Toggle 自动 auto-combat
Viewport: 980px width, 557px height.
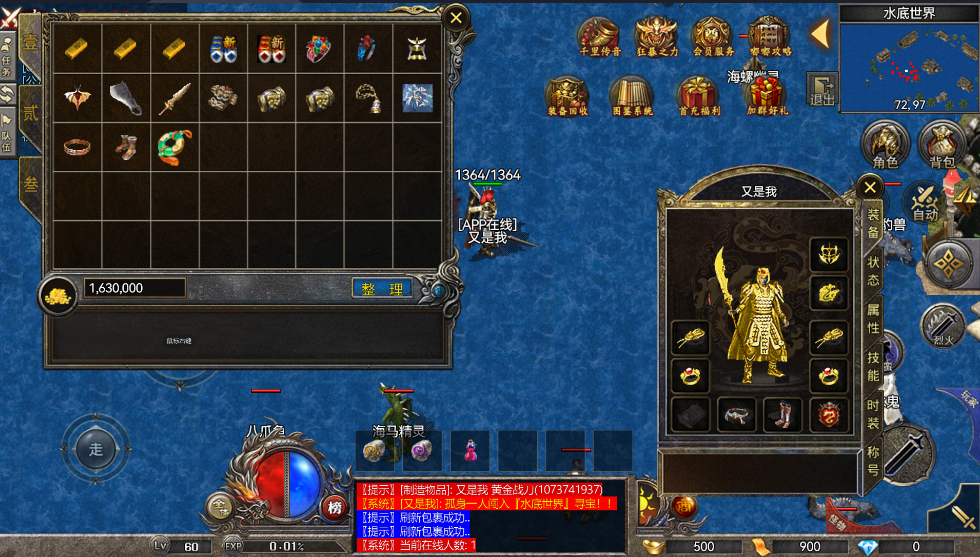click(925, 201)
